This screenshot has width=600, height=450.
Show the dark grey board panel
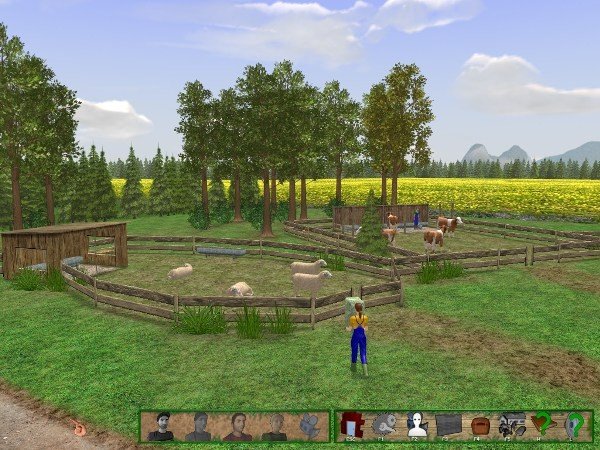coord(448,426)
